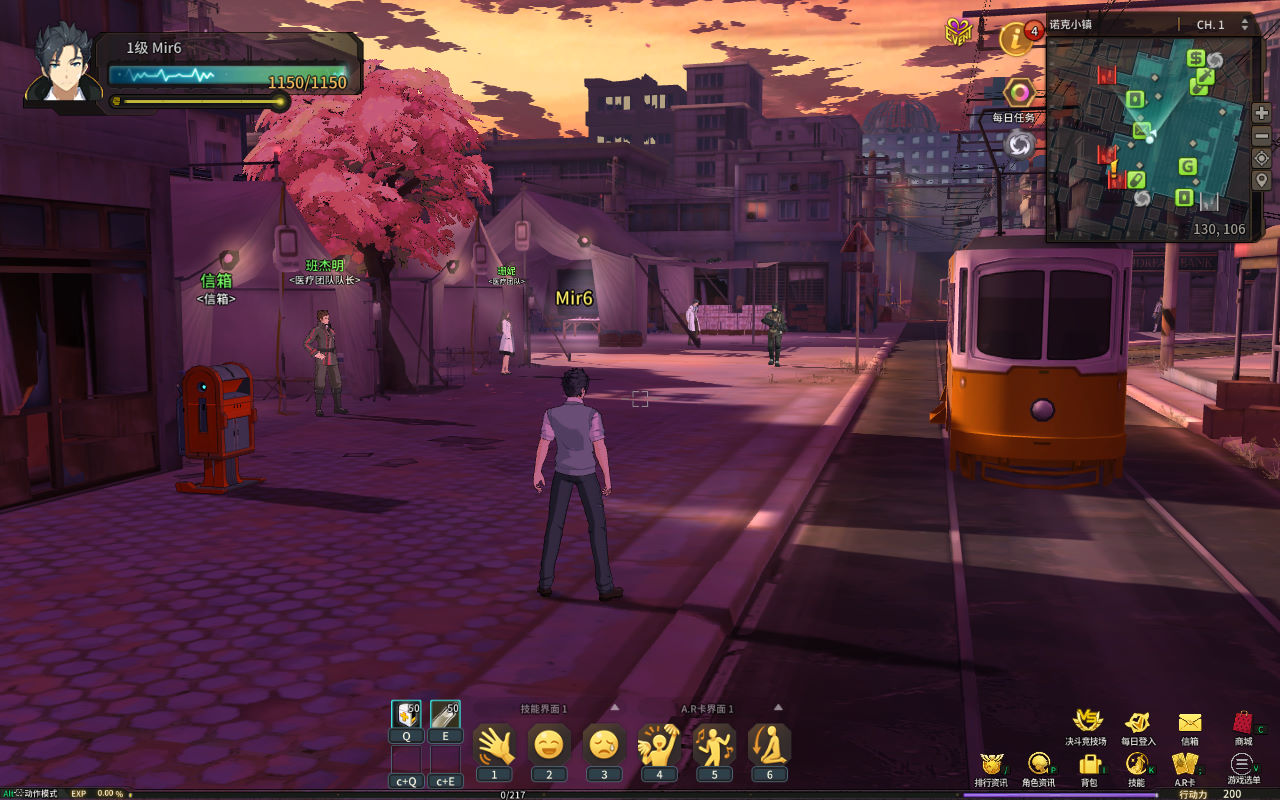Screen dimensions: 1280x800
Task: Open the Skills (技能) window
Action: point(1136,764)
